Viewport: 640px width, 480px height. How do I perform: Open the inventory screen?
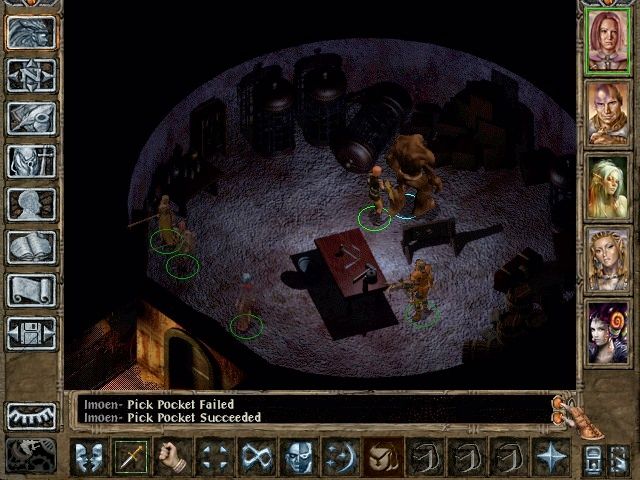pos(31,161)
